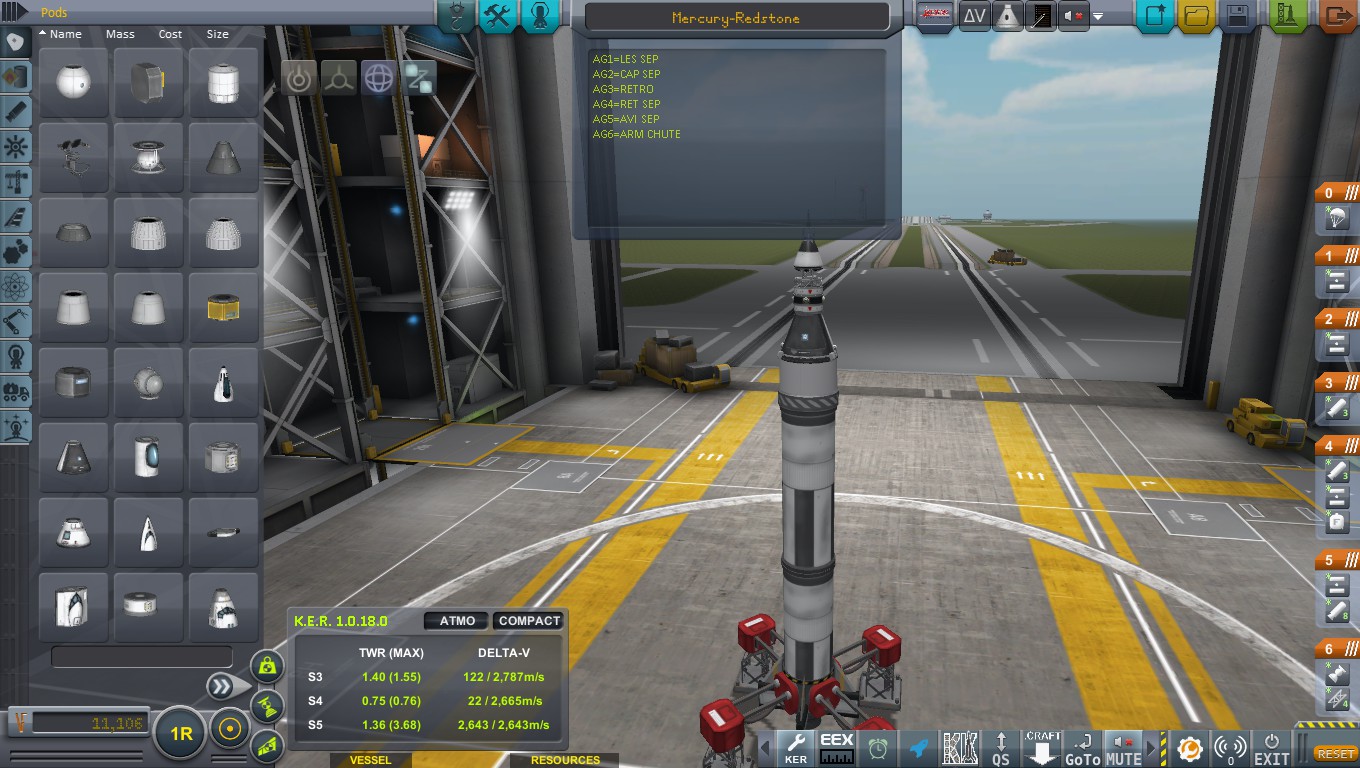Open the RESOURCES tab at the bottom
Viewport: 1360px width, 768px height.
tap(565, 760)
